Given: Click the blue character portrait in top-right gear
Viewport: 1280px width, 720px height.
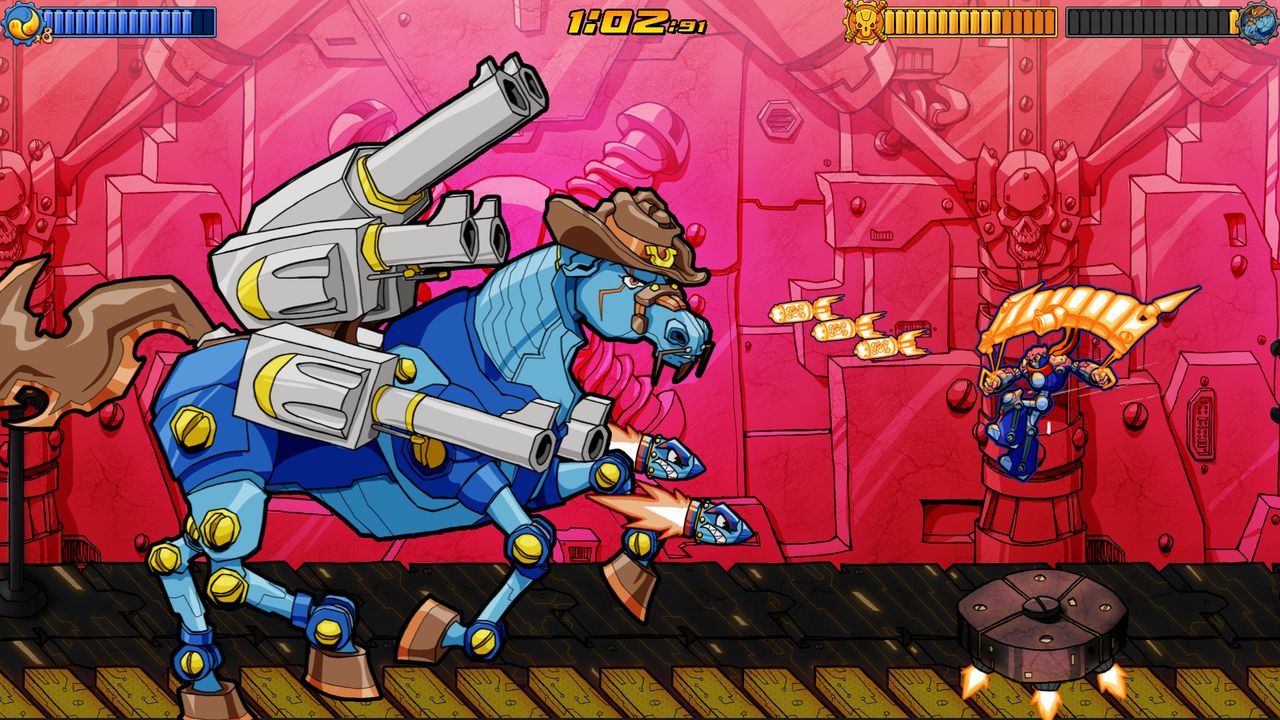Looking at the screenshot, I should (1256, 22).
